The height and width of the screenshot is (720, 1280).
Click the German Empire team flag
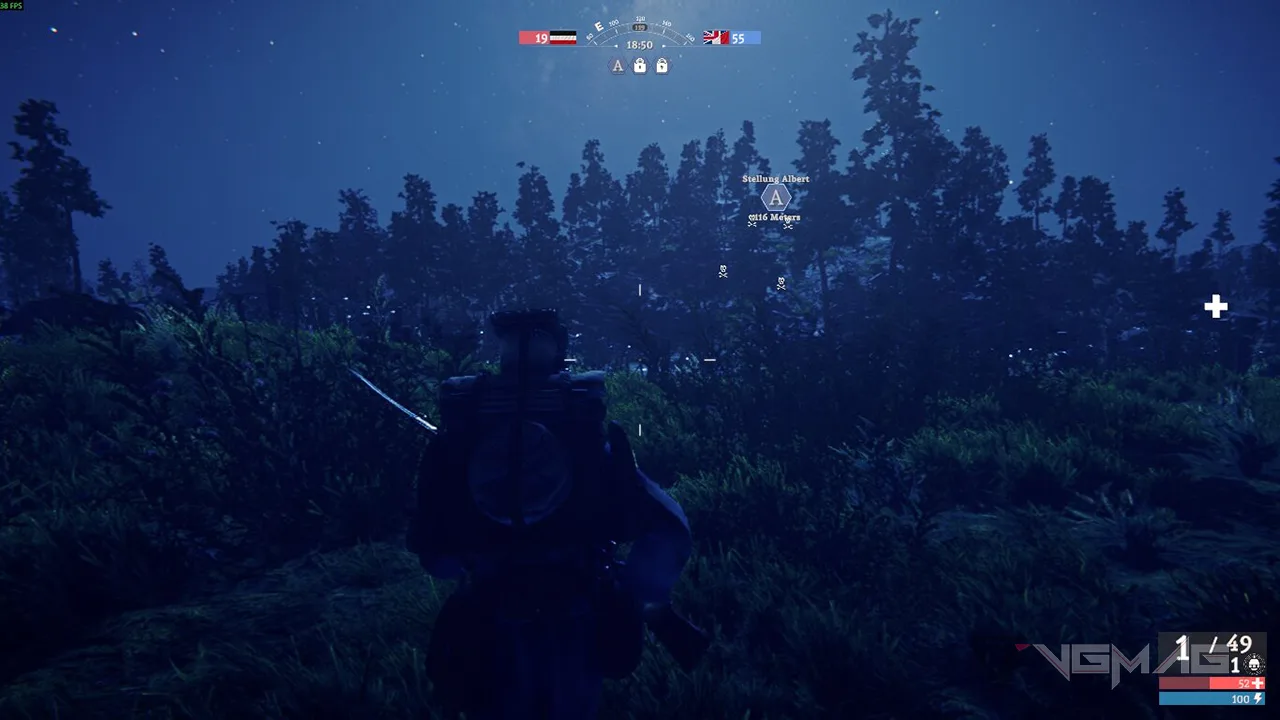click(x=563, y=38)
